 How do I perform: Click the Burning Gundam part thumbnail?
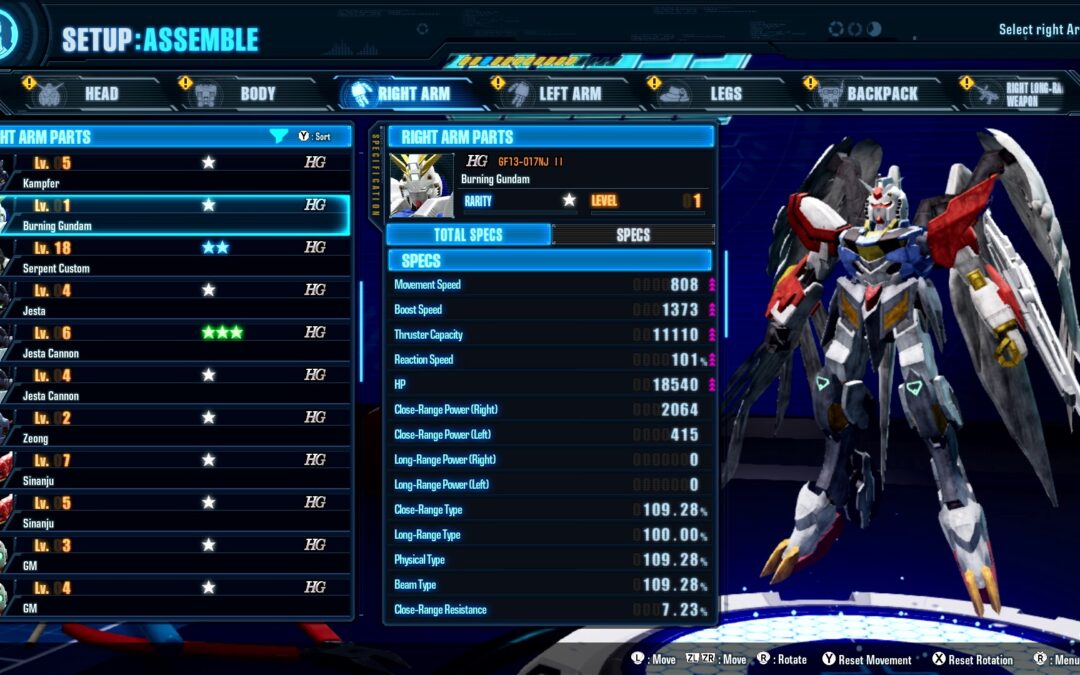(x=421, y=185)
